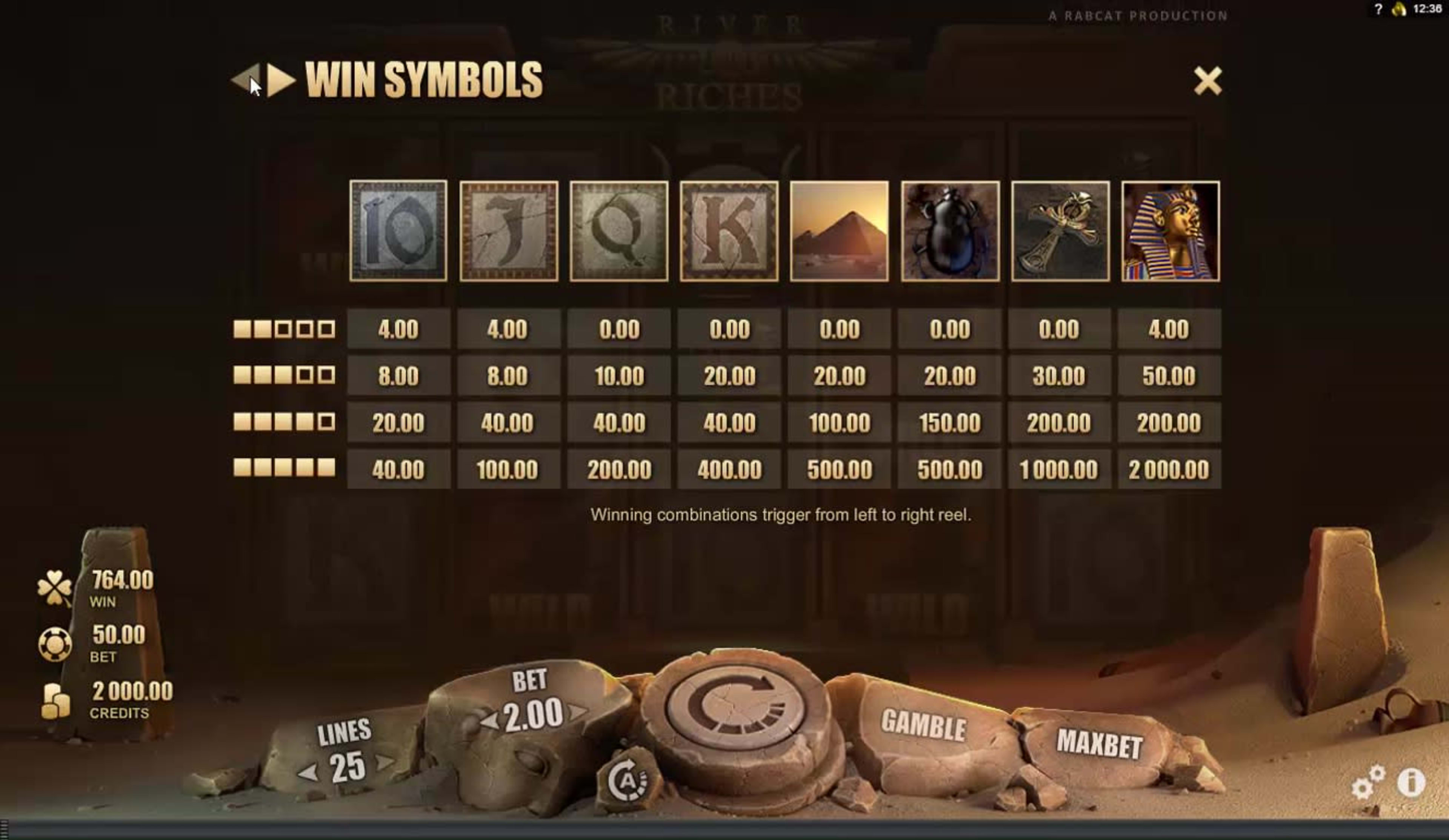Increase the bet above 2.00

577,712
